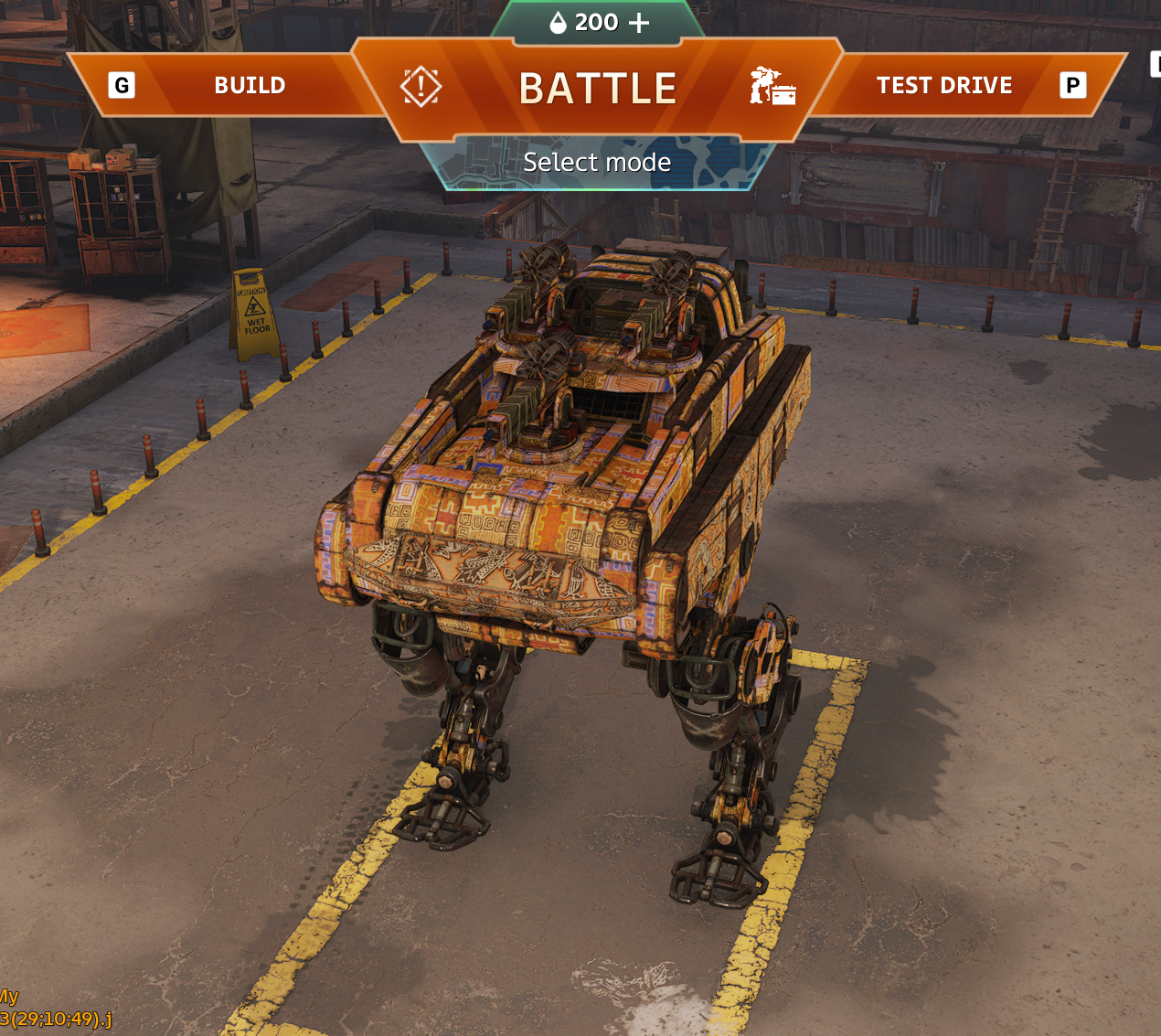This screenshot has height=1036, width=1161.
Task: Start a Battle
Action: pyautogui.click(x=597, y=89)
